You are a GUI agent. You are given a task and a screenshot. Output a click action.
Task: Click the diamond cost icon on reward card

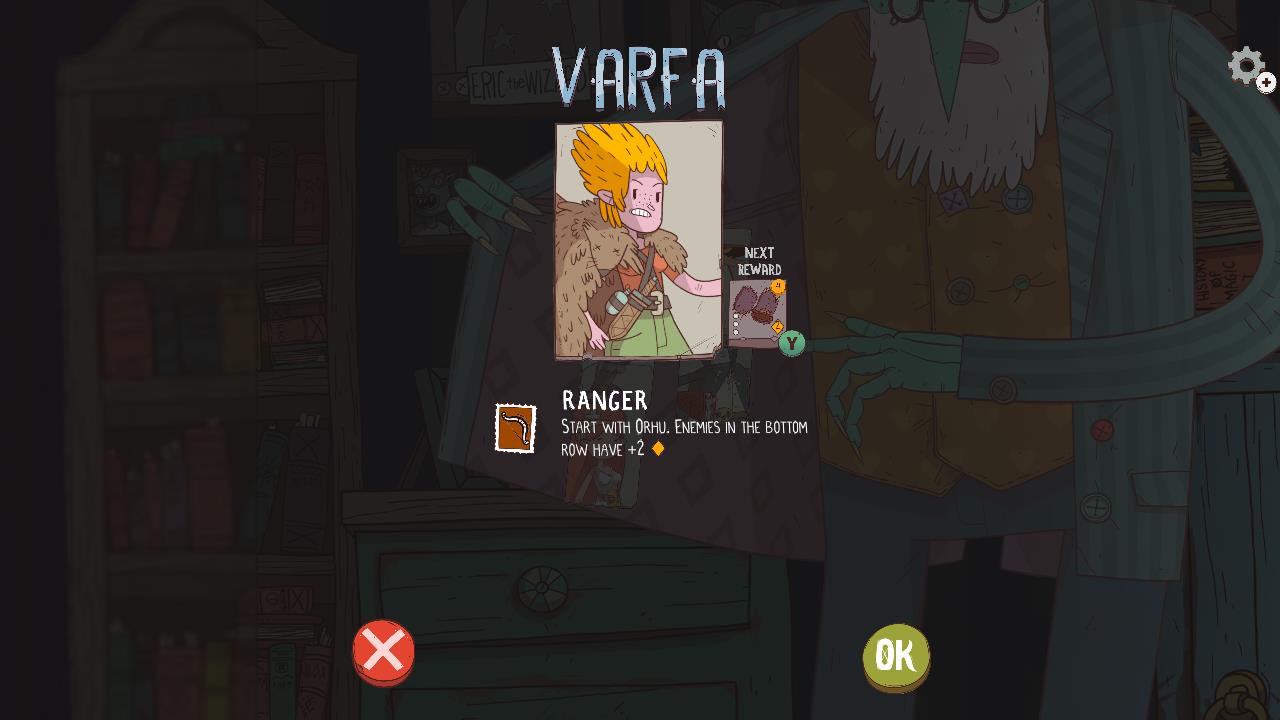coord(777,326)
